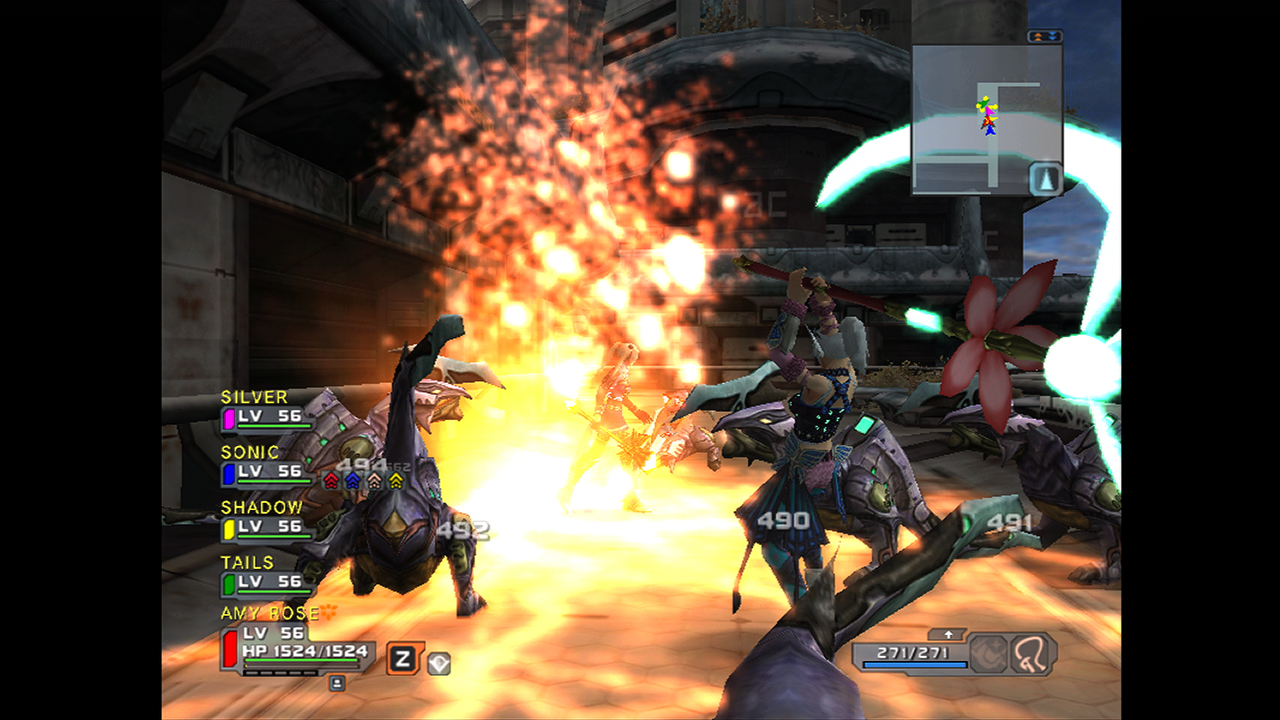Select the greyed-out weapon slot icon

(988, 655)
